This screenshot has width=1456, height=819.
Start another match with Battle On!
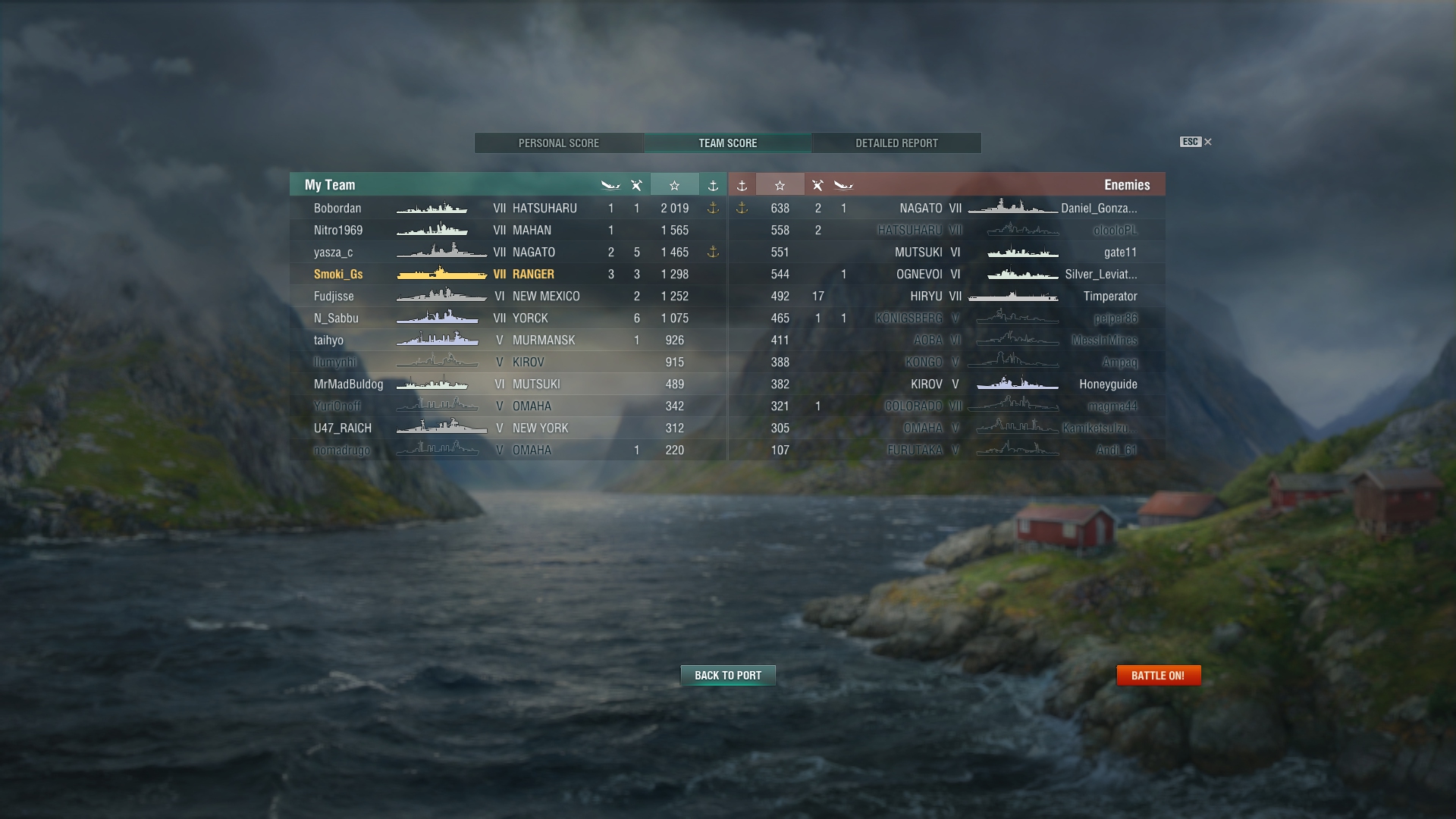(x=1158, y=676)
